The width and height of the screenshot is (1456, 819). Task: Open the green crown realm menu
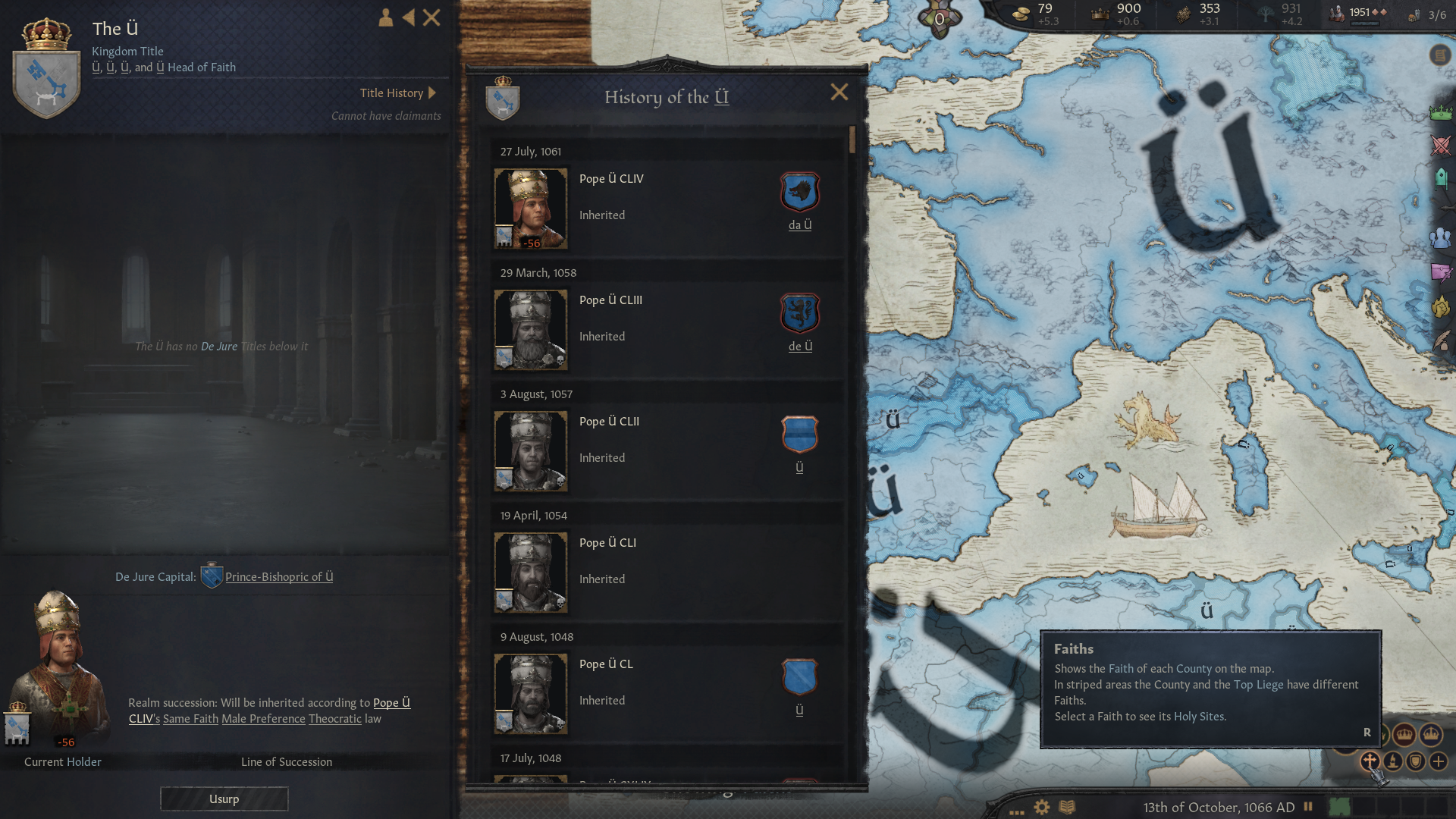[x=1441, y=114]
